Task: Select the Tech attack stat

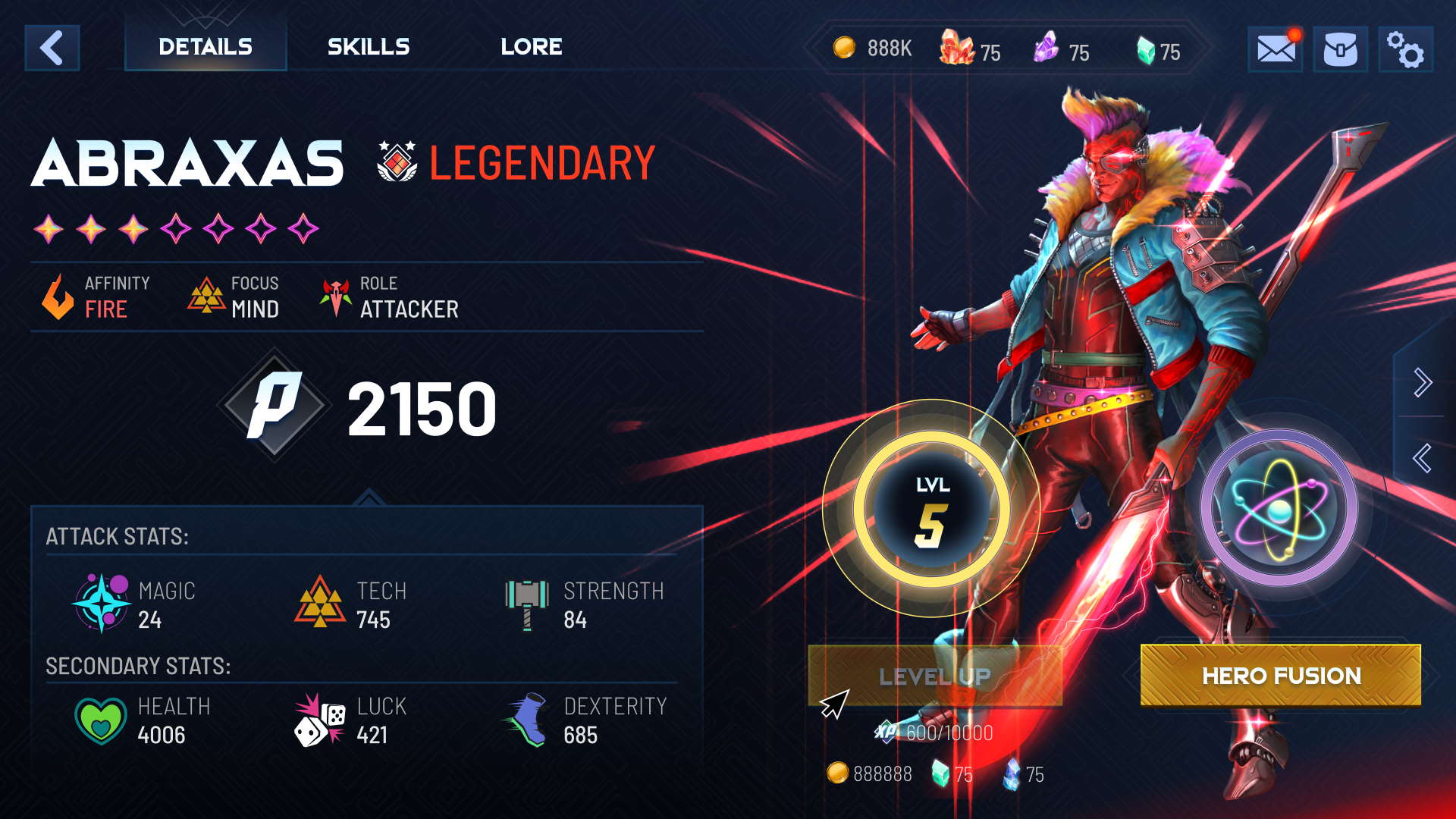Action: pyautogui.click(x=352, y=604)
